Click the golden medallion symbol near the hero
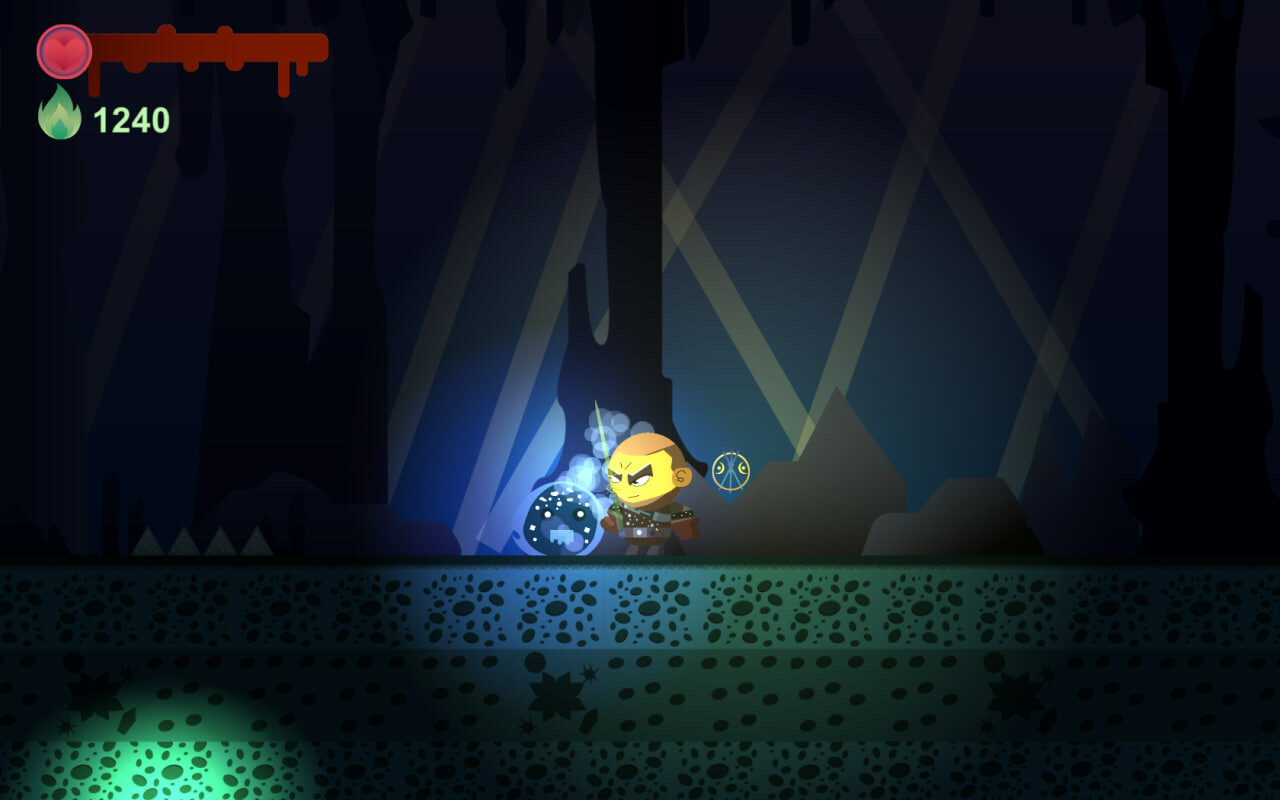The image size is (1280, 800). [729, 469]
